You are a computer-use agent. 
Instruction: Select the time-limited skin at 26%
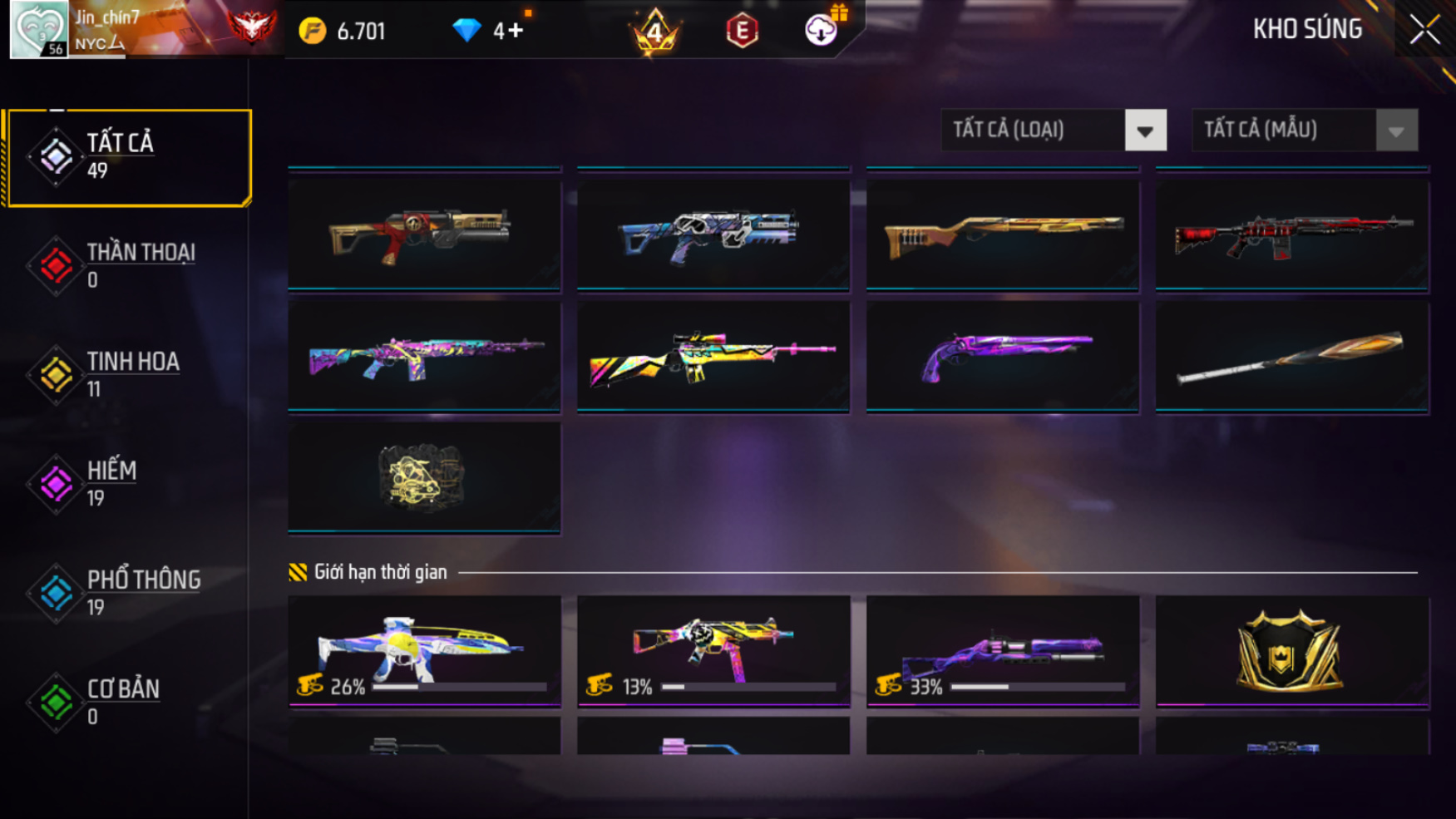click(x=424, y=650)
